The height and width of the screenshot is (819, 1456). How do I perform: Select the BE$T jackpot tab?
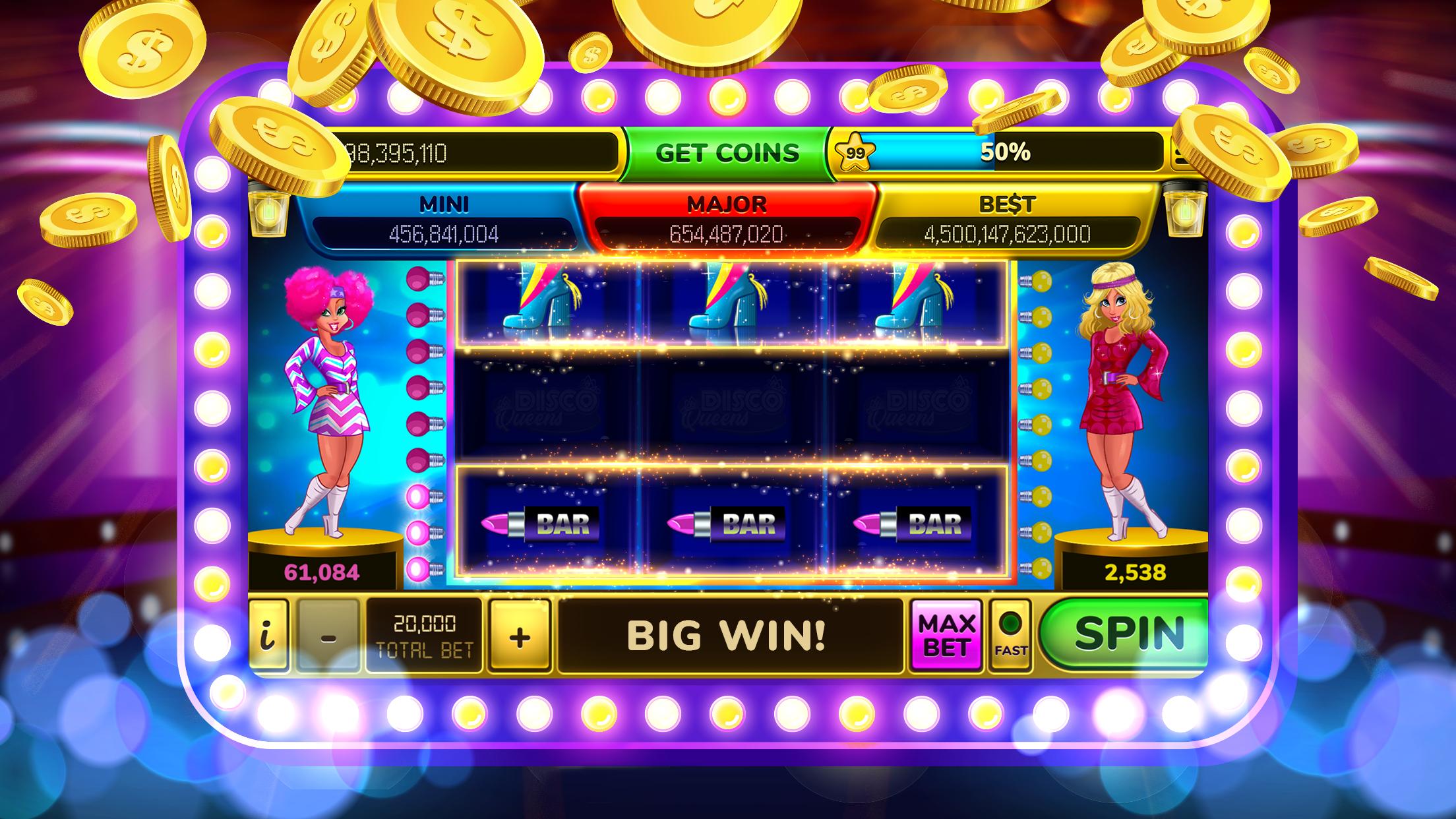(1009, 203)
